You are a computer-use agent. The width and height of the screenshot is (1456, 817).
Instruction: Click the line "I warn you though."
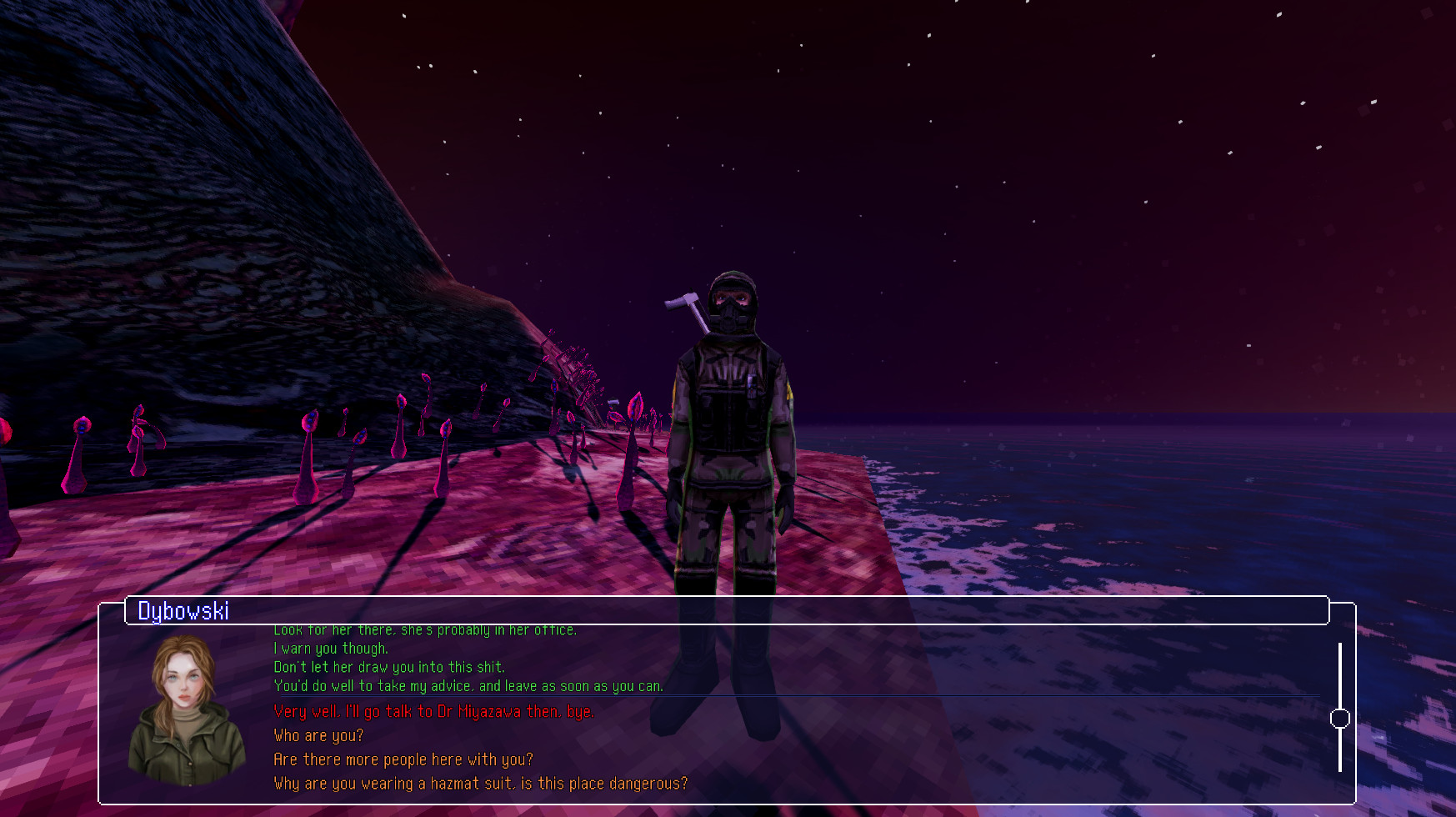[331, 649]
